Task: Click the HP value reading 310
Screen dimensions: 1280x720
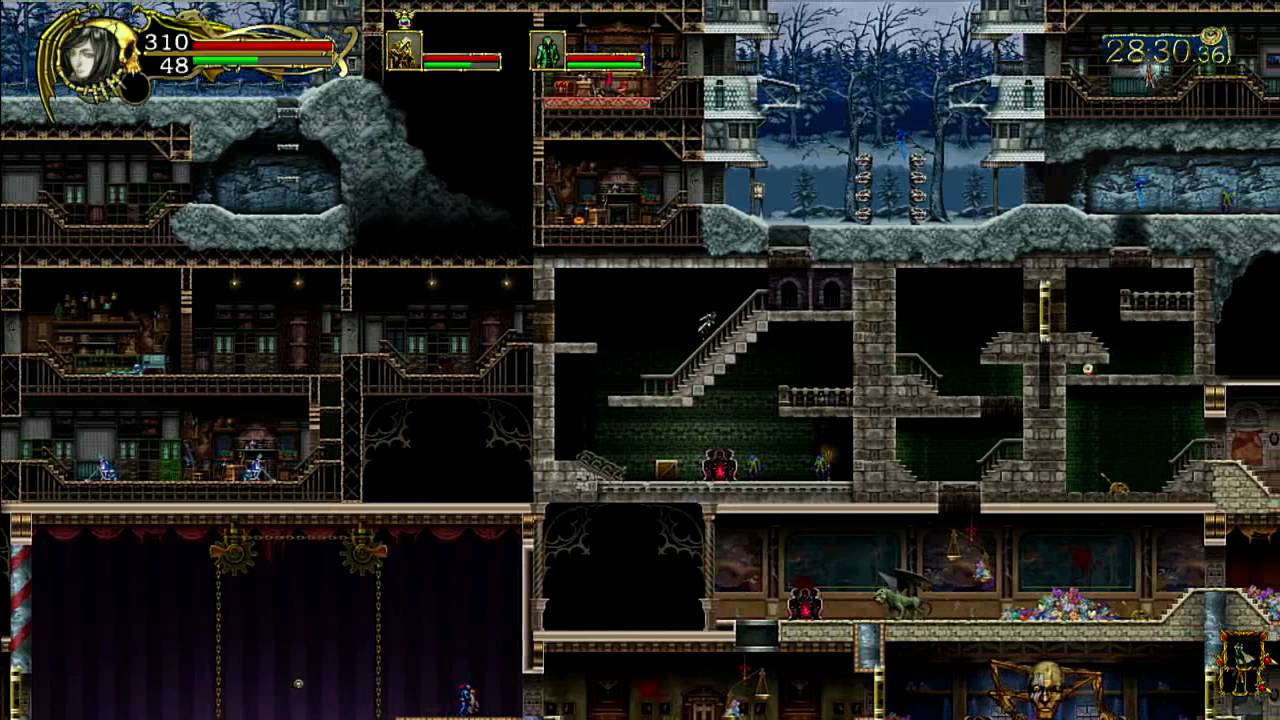Action: 166,42
